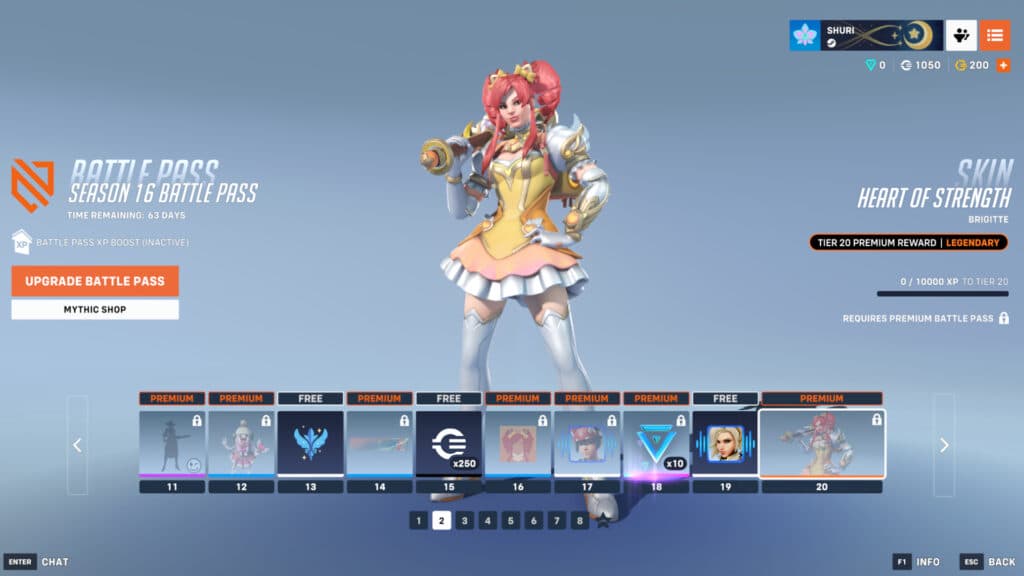Select the tier 18 x10 prism reward

click(x=656, y=443)
